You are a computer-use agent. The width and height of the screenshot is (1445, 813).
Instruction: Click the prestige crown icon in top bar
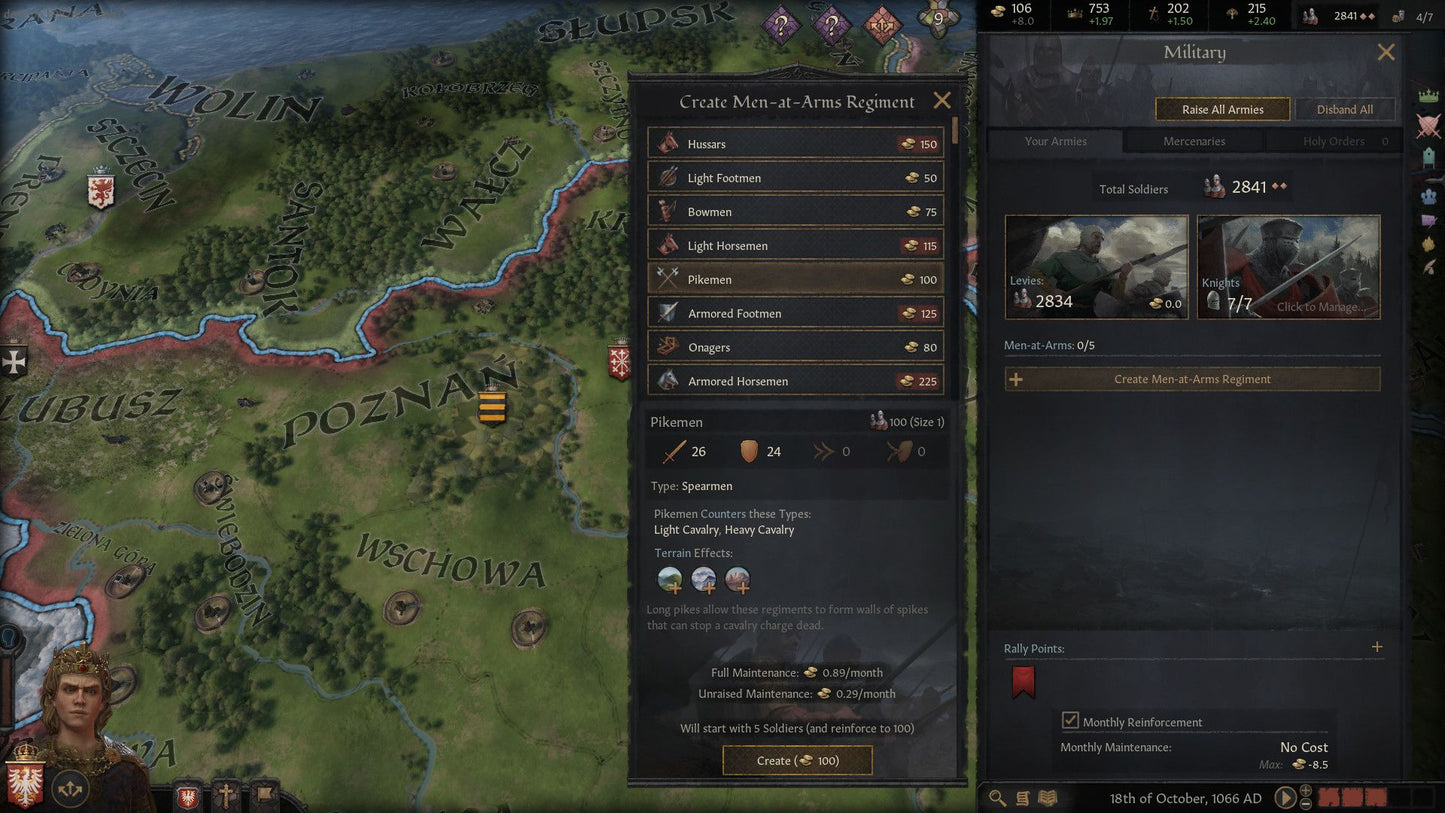pyautogui.click(x=1071, y=12)
